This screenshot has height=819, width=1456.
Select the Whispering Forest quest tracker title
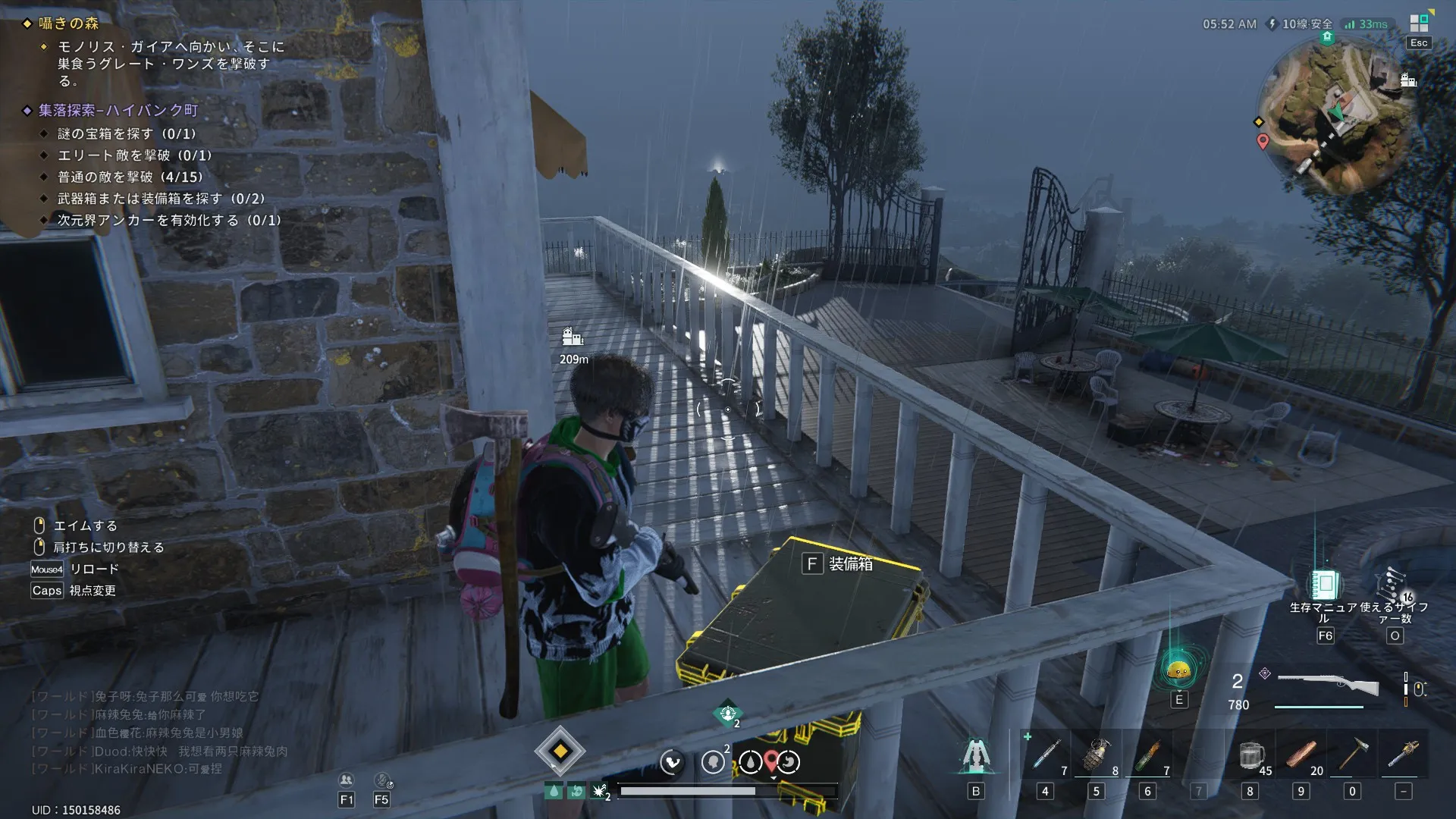pyautogui.click(x=69, y=24)
